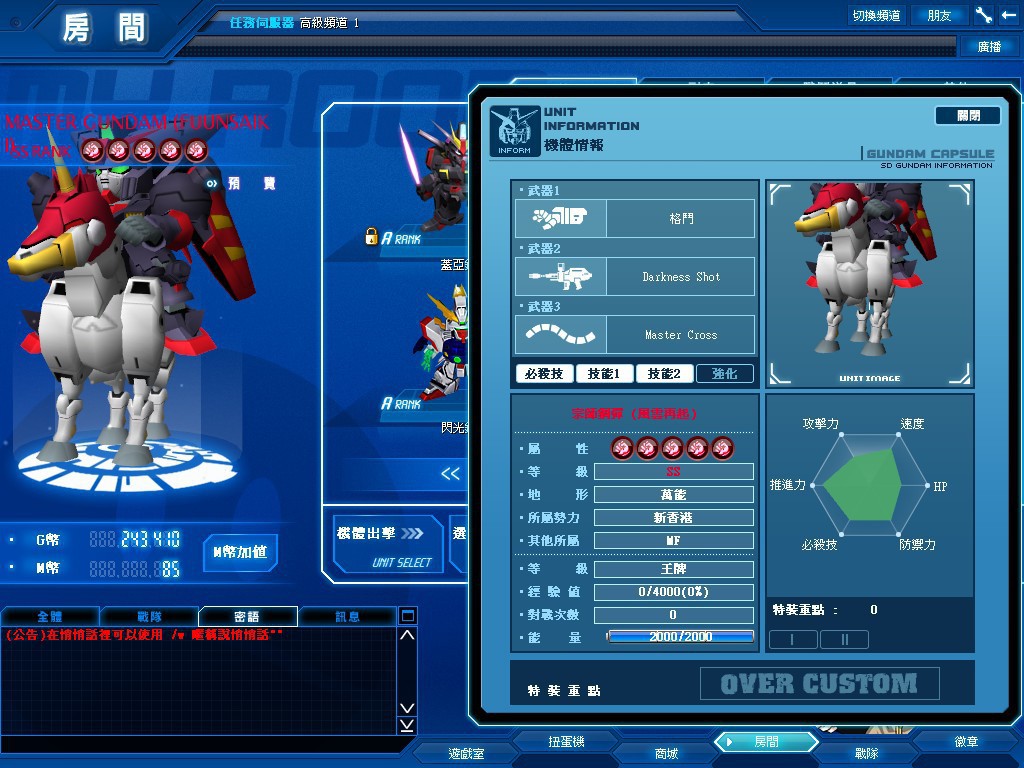Open the 必殺技 special attack tab

point(545,374)
